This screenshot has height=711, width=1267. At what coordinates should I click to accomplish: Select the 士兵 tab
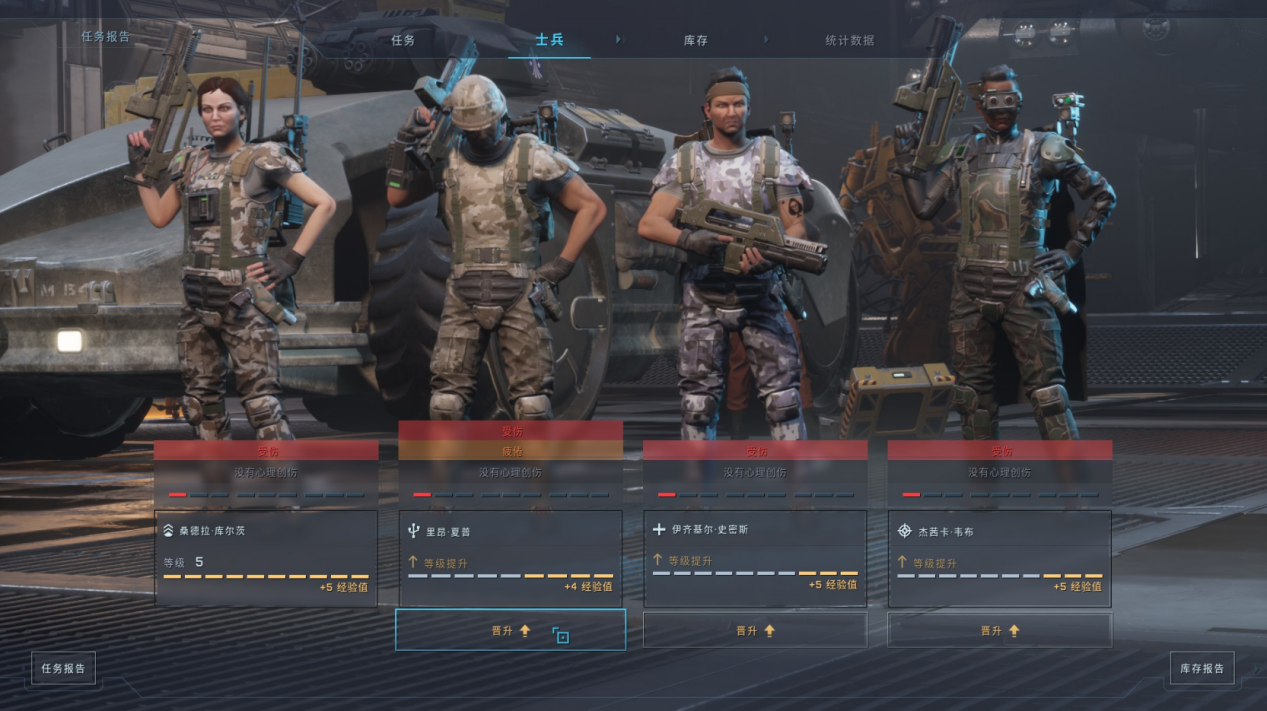[549, 40]
